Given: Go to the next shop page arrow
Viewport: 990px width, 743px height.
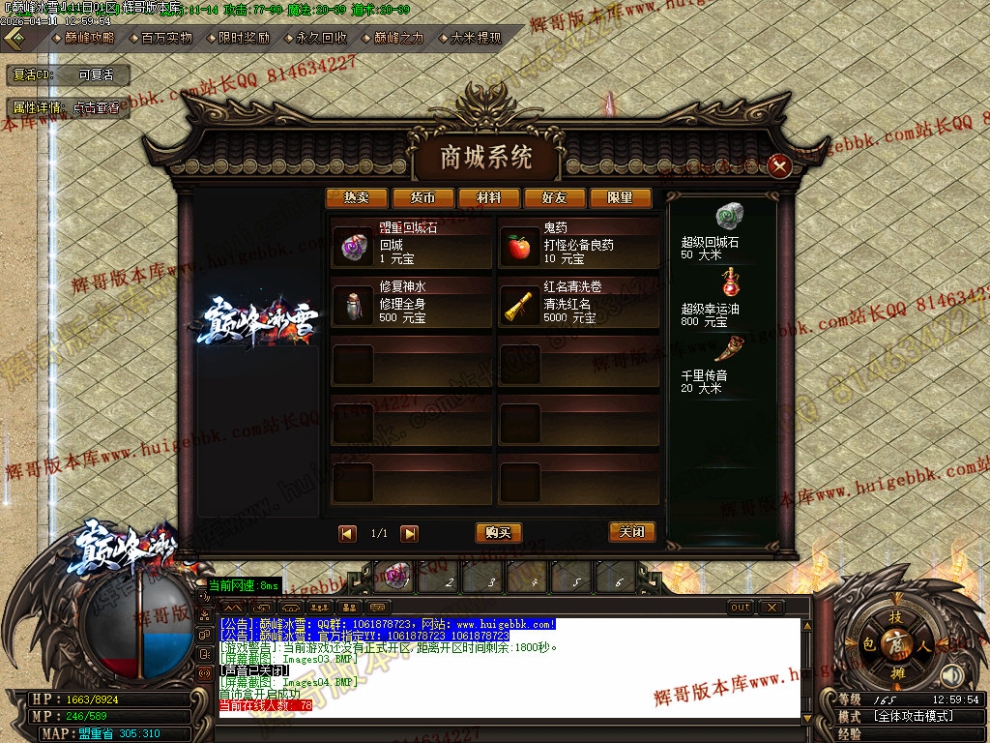Looking at the screenshot, I should [x=409, y=534].
